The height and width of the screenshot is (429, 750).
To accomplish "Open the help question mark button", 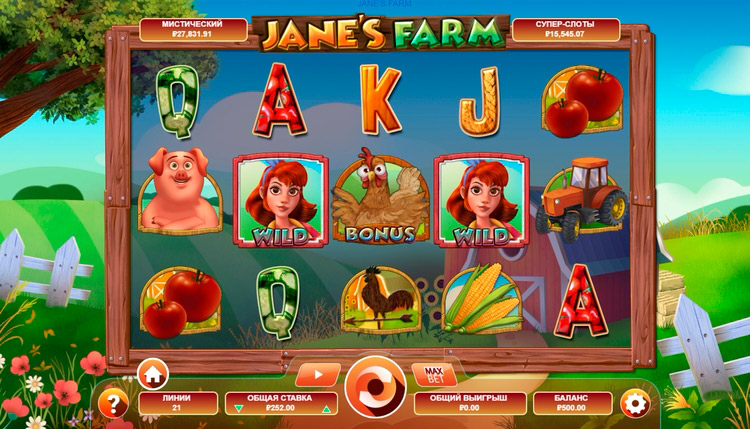I will pos(115,403).
